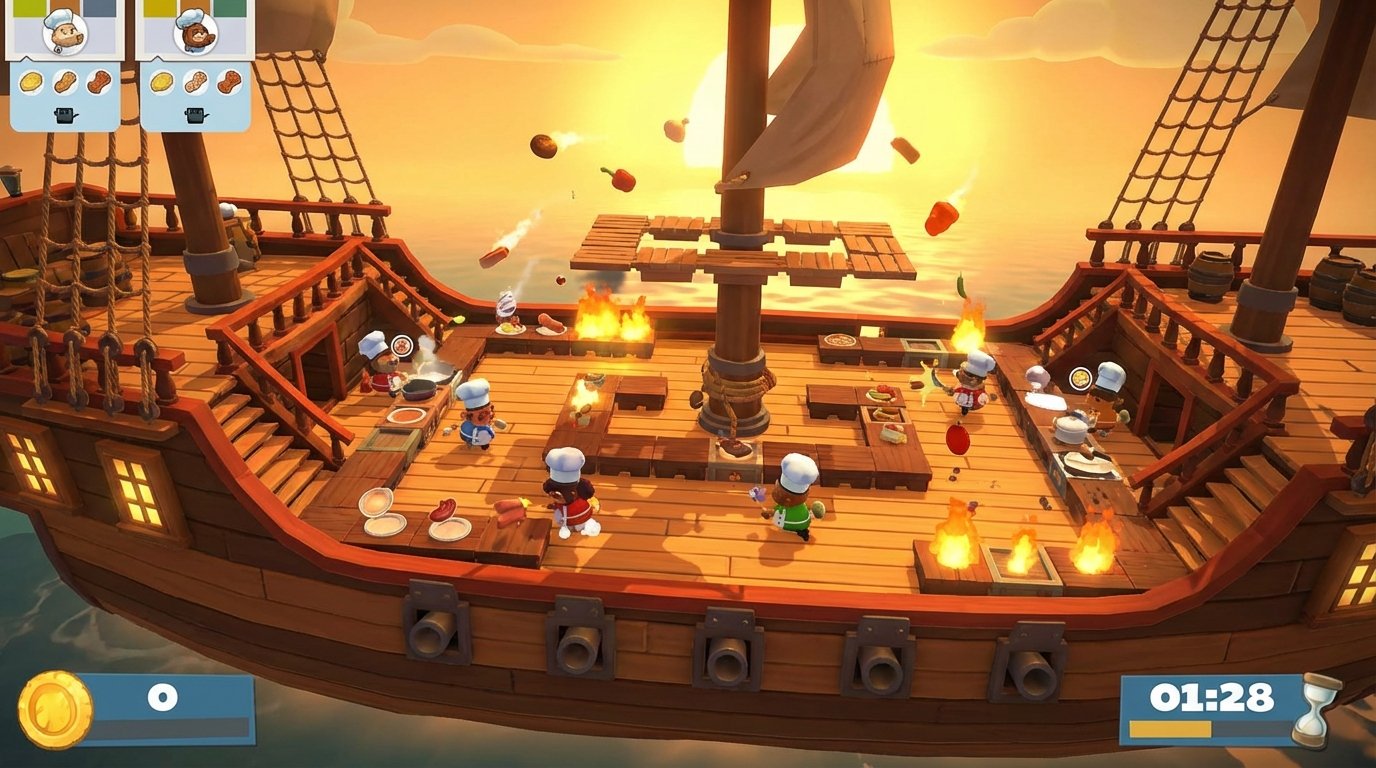Click the pot icon on the left order card
Image resolution: width=1376 pixels, height=768 pixels.
pyautogui.click(x=64, y=115)
